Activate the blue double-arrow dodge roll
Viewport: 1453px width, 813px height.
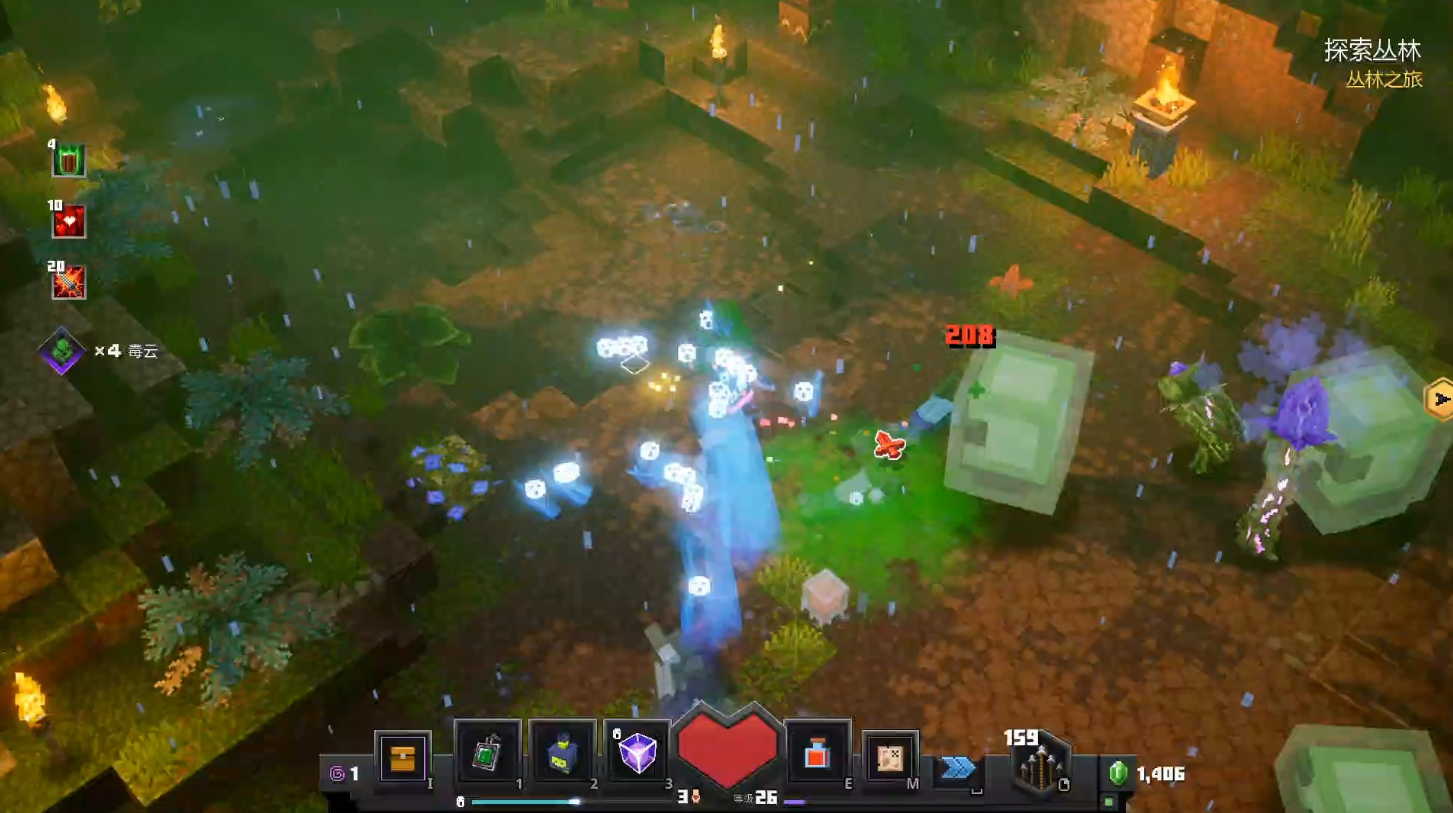pos(957,768)
